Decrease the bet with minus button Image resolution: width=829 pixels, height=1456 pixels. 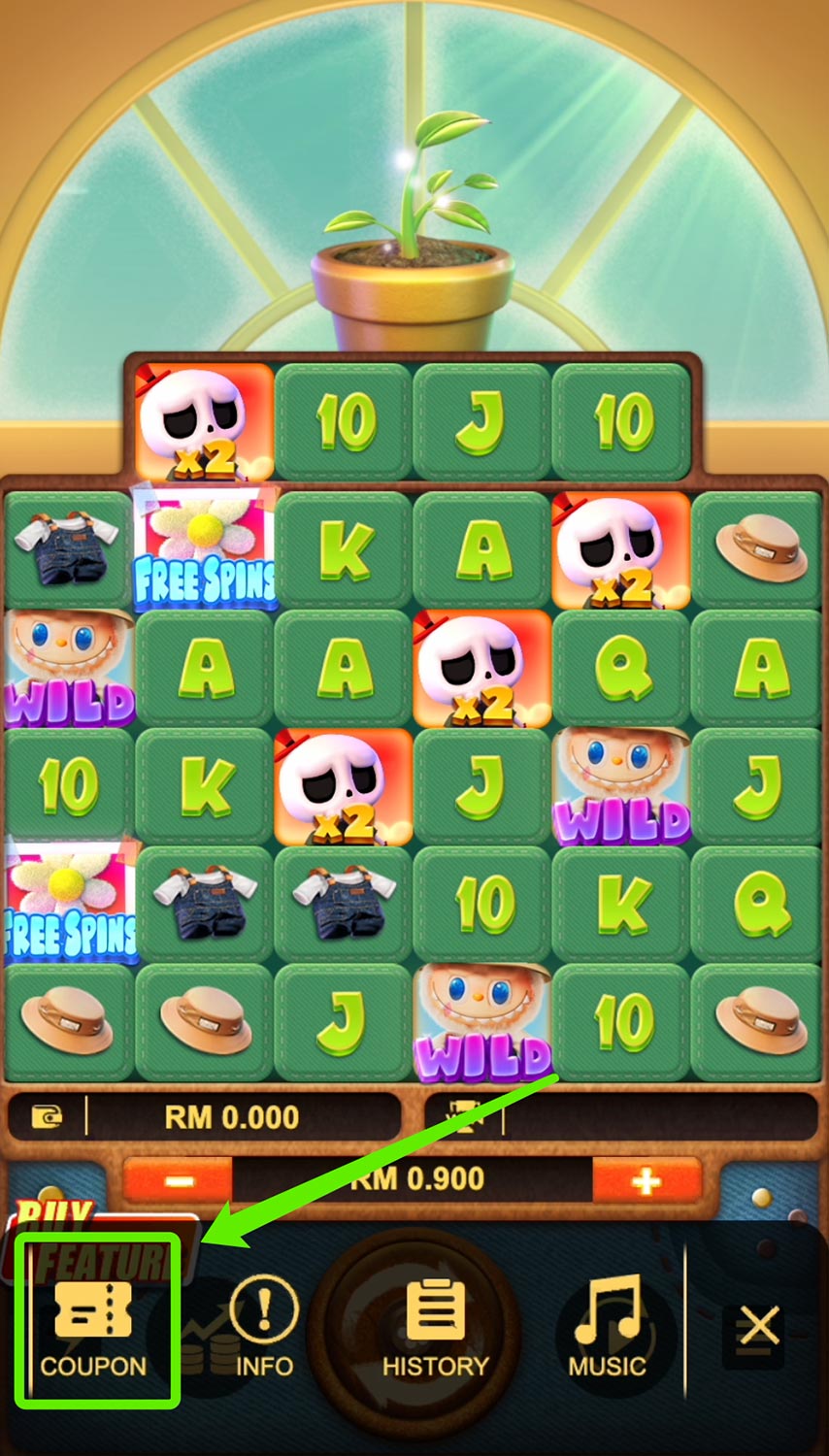coord(179,1181)
